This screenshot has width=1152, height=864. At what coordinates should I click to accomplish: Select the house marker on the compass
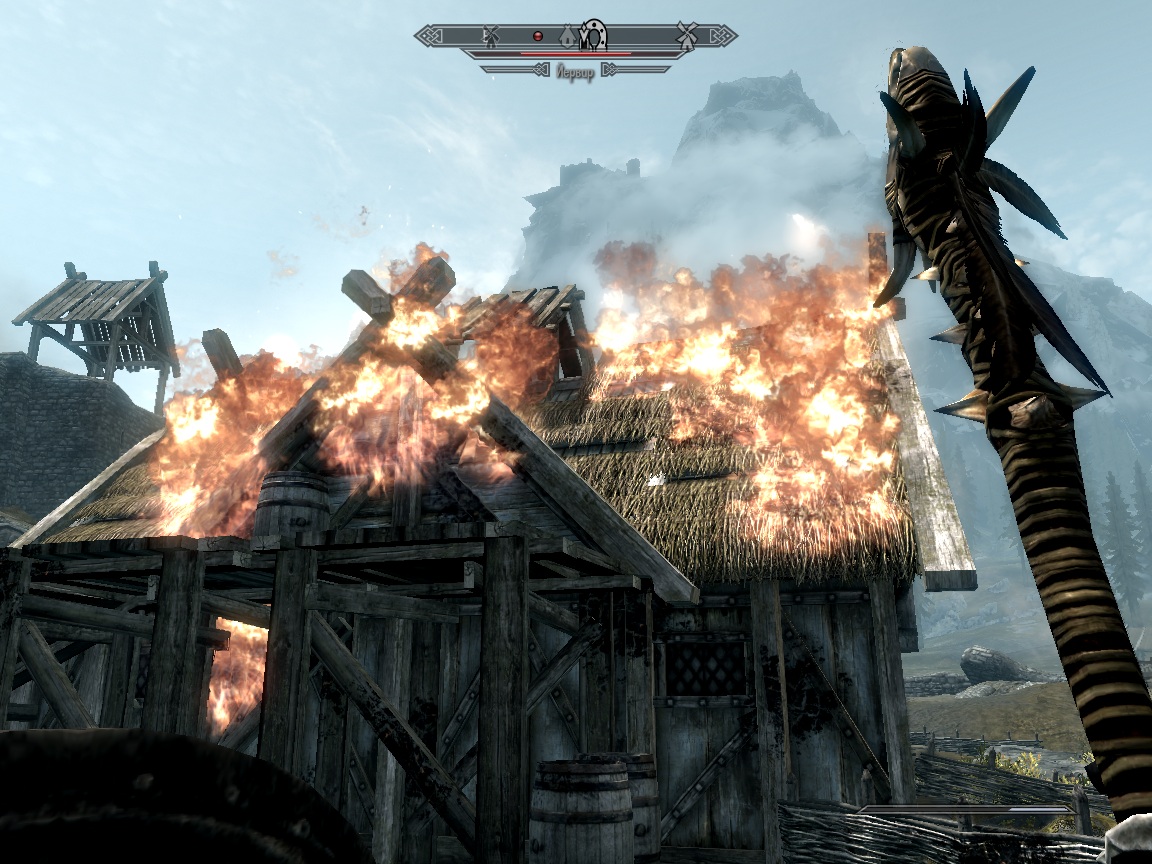click(x=567, y=37)
